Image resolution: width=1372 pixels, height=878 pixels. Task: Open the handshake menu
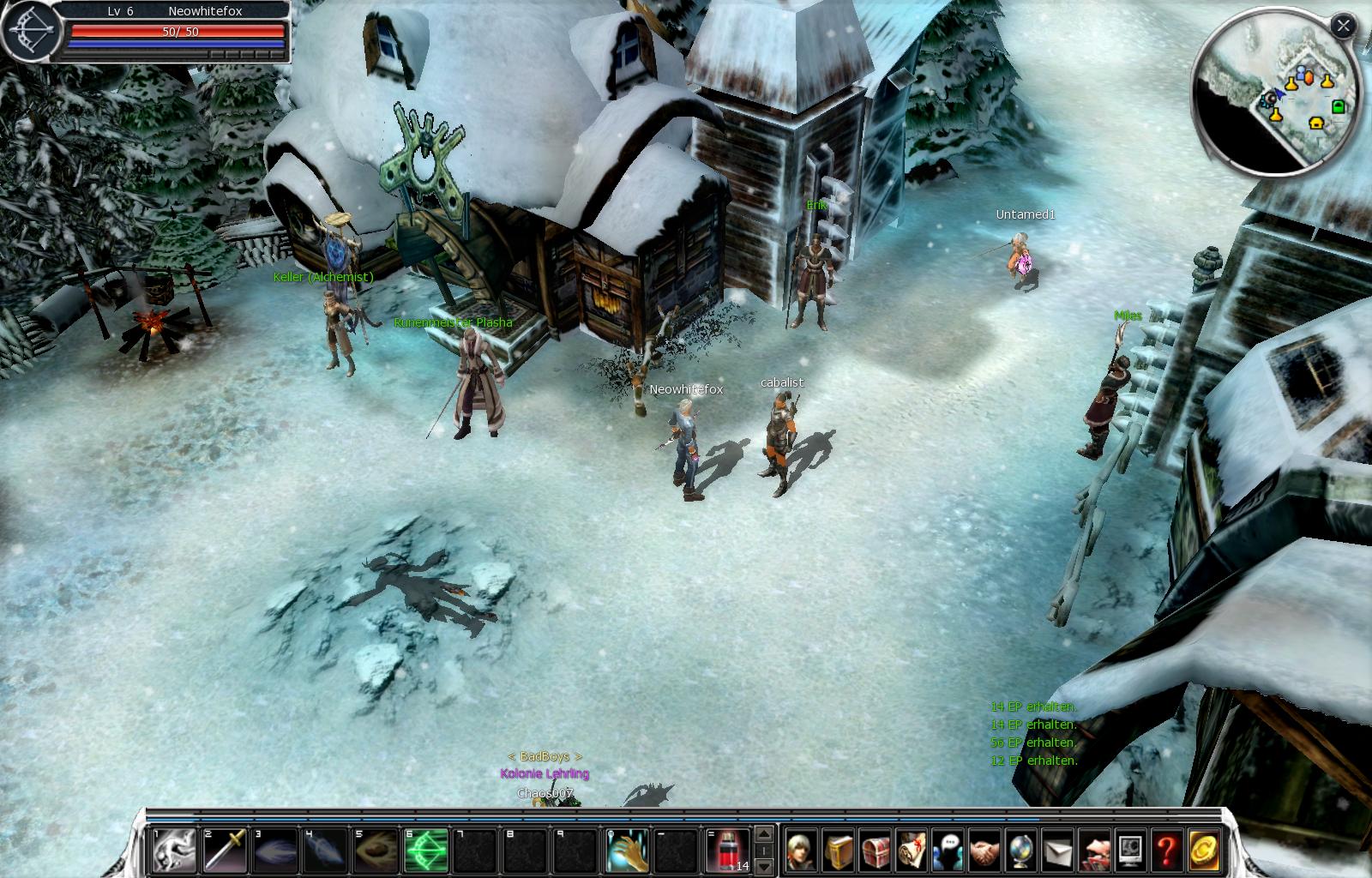point(984,851)
